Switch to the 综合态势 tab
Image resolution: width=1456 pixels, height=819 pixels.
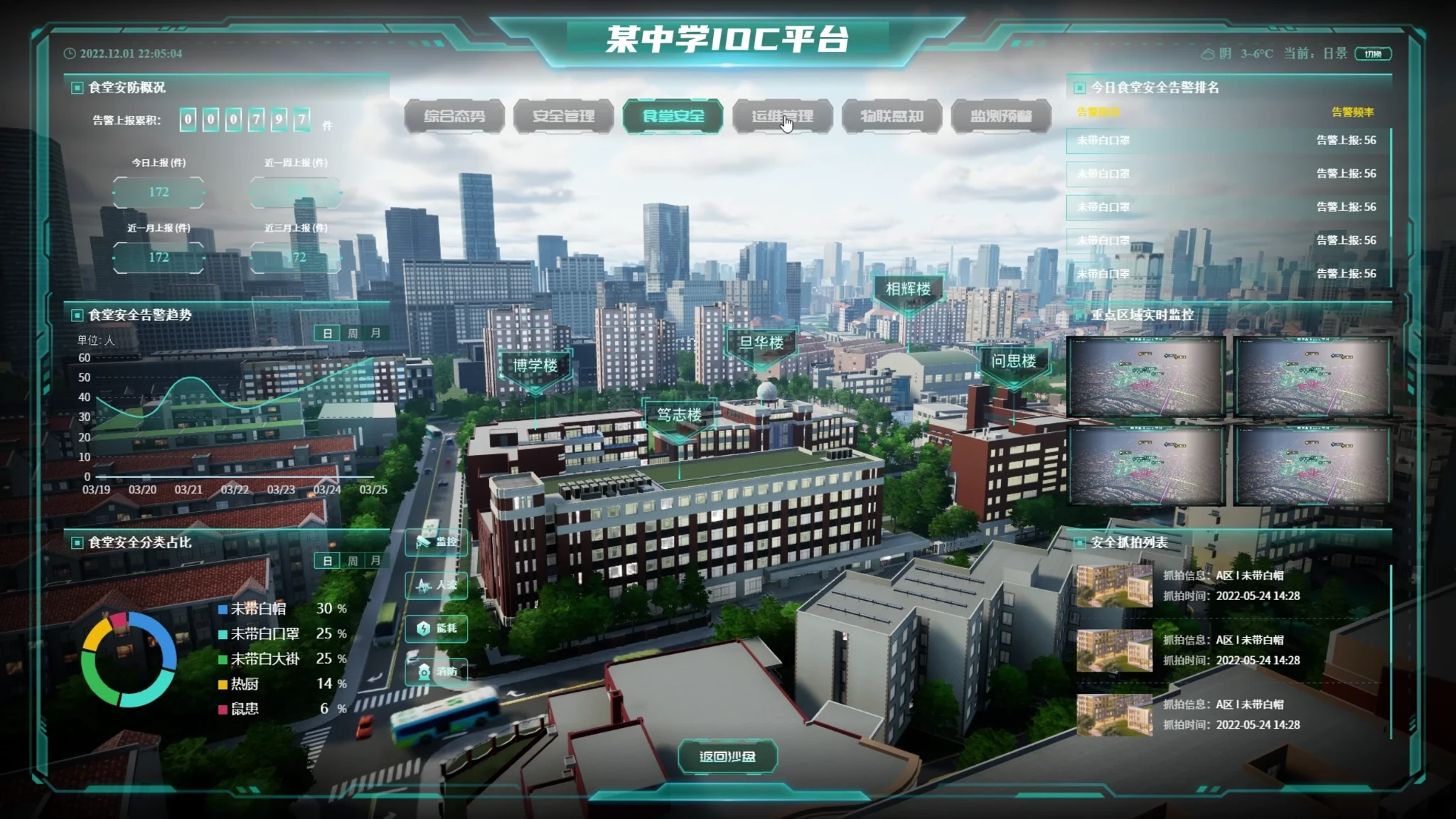[x=454, y=117]
